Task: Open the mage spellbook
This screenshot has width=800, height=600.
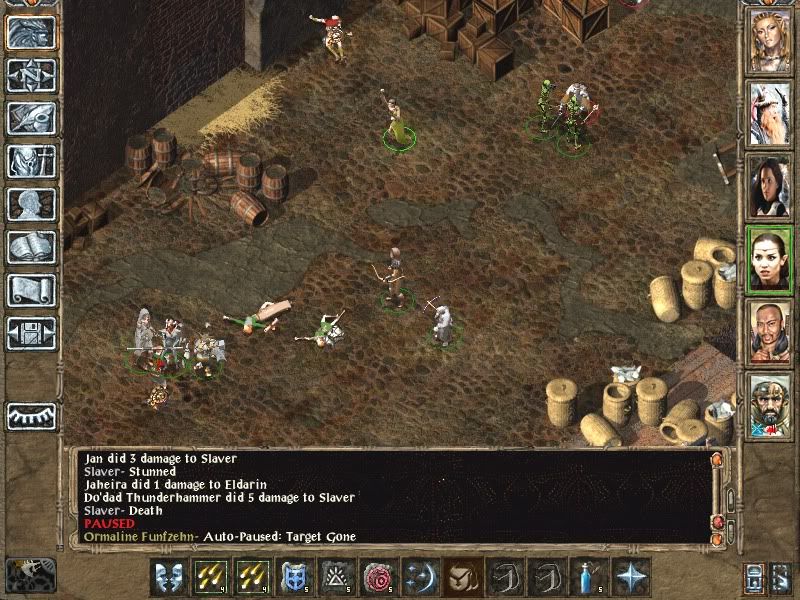Action: coord(31,247)
